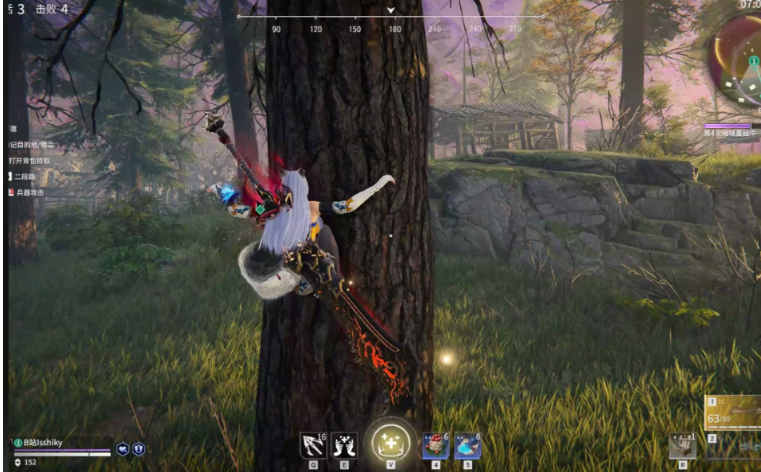This screenshot has width=761, height=472.
Task: Select the grey item slot beside the weapons
Action: click(683, 445)
